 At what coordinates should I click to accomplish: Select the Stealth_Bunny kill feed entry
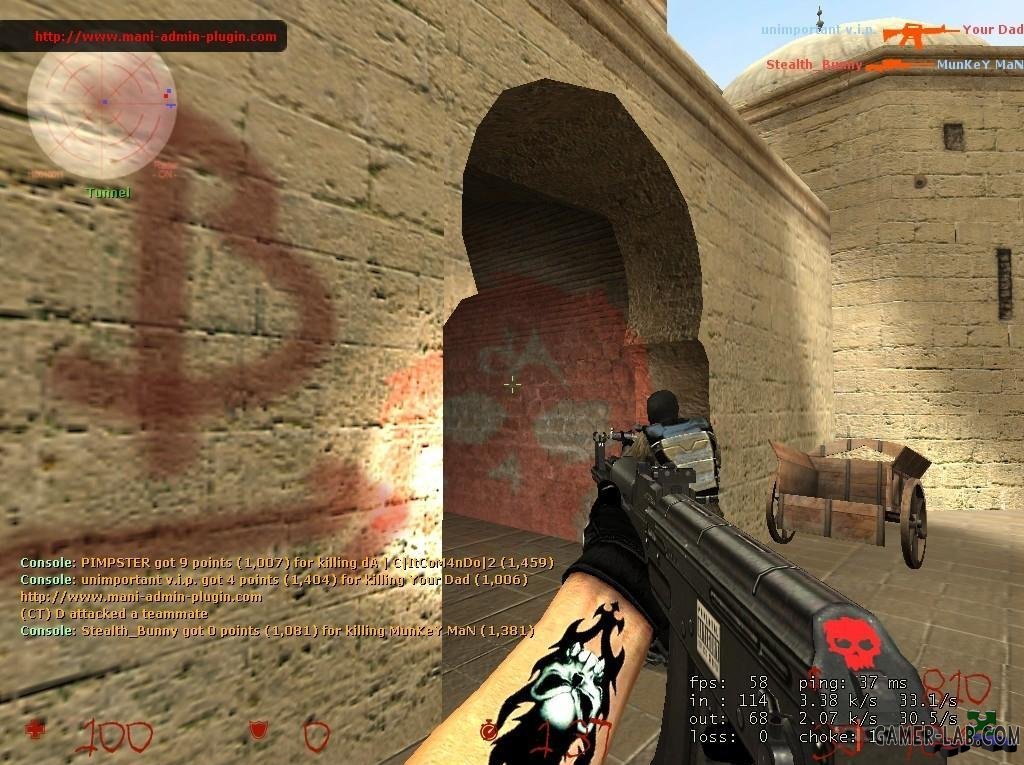click(814, 65)
